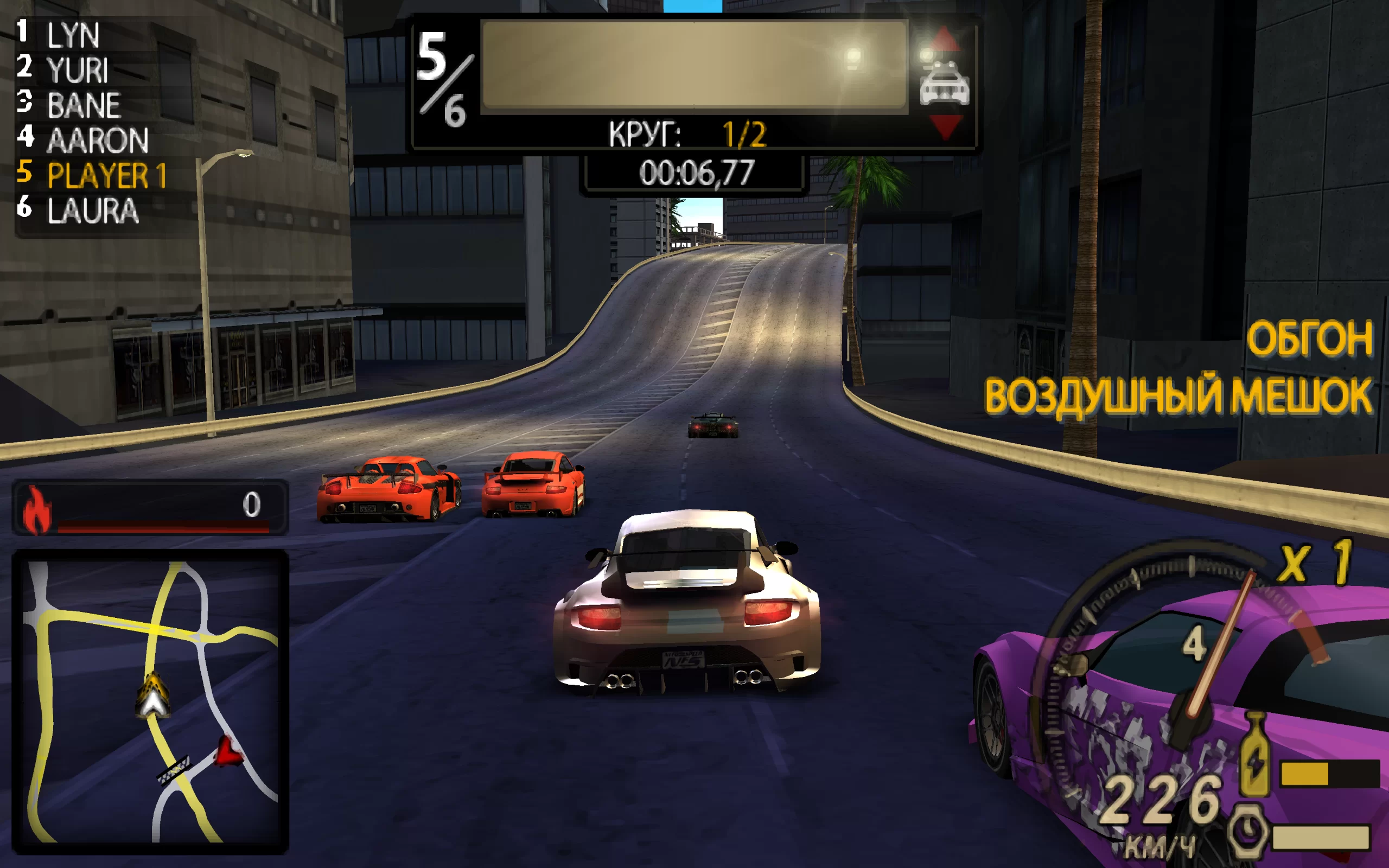Select YURI in the race standings
1389x868 pixels.
pos(77,70)
